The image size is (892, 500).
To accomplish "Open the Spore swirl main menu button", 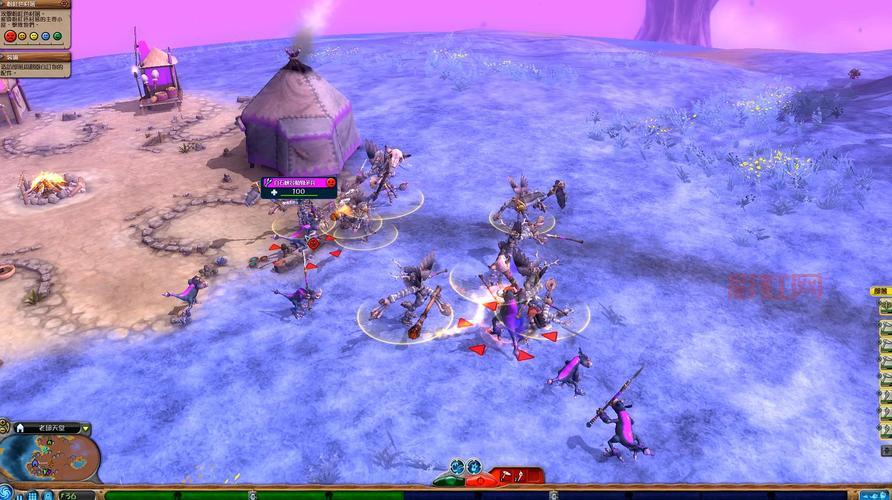I will pyautogui.click(x=8, y=491).
